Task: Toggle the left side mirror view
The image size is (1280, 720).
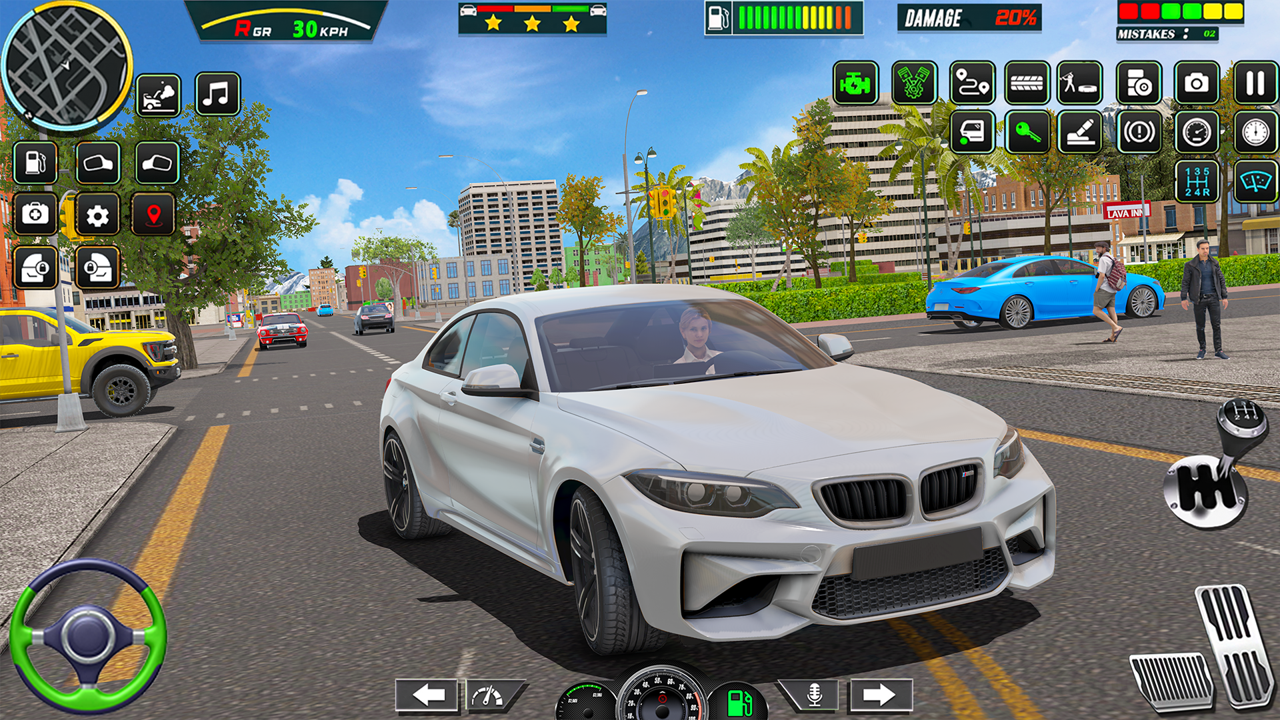Action: 98,162
